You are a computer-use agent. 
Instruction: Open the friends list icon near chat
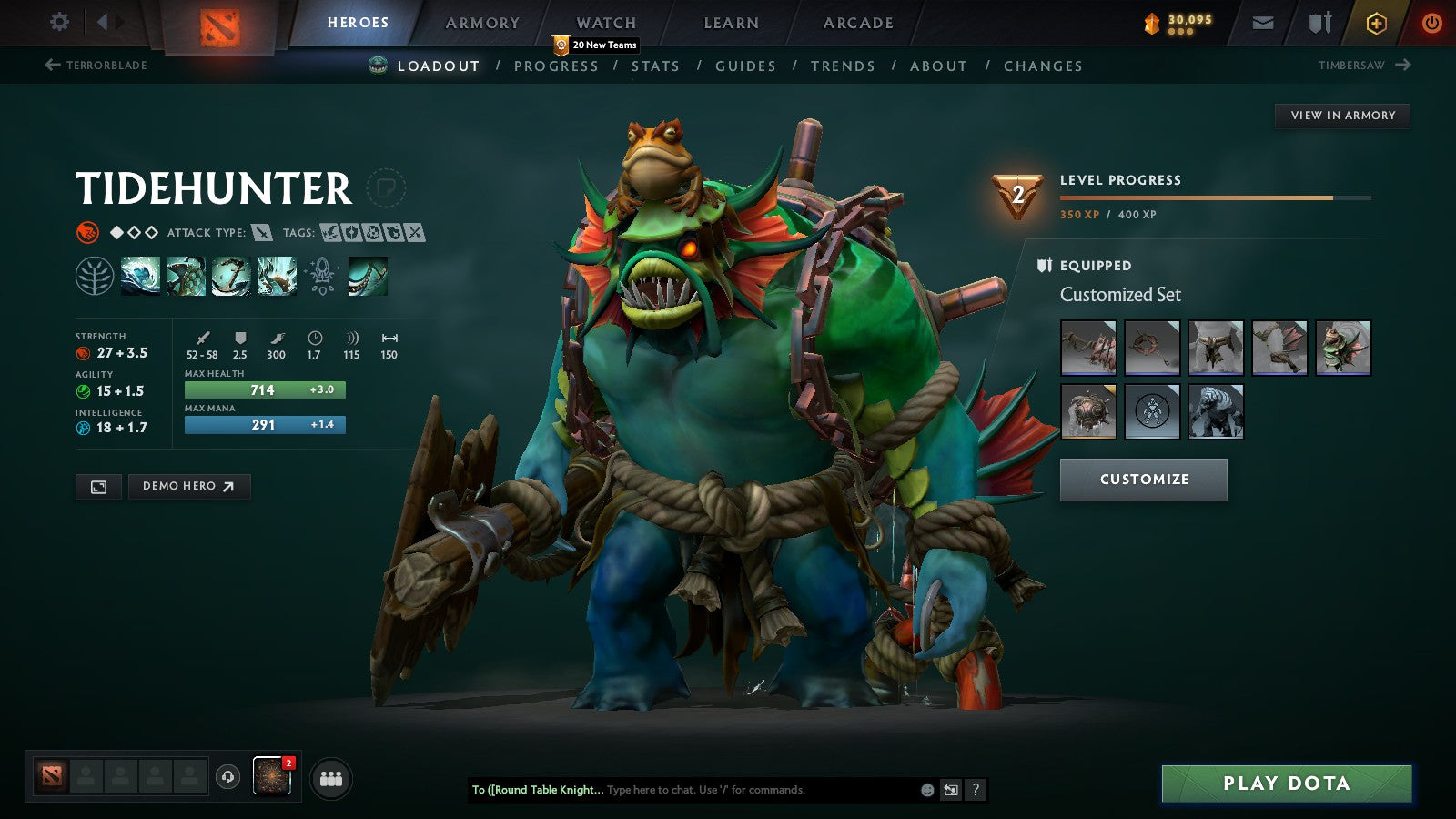pos(331,778)
